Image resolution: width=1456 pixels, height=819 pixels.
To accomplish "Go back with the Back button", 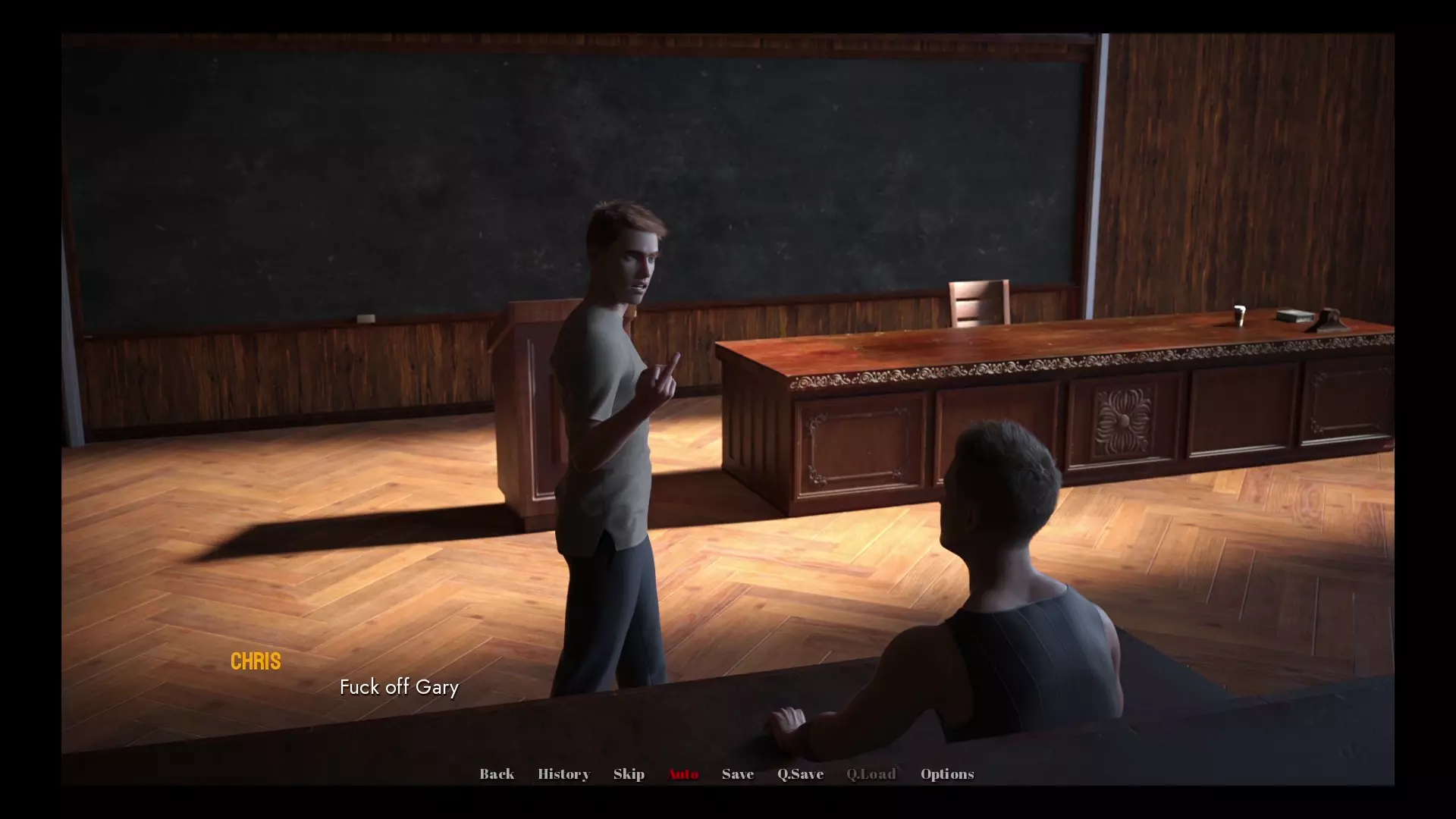I will pyautogui.click(x=497, y=773).
